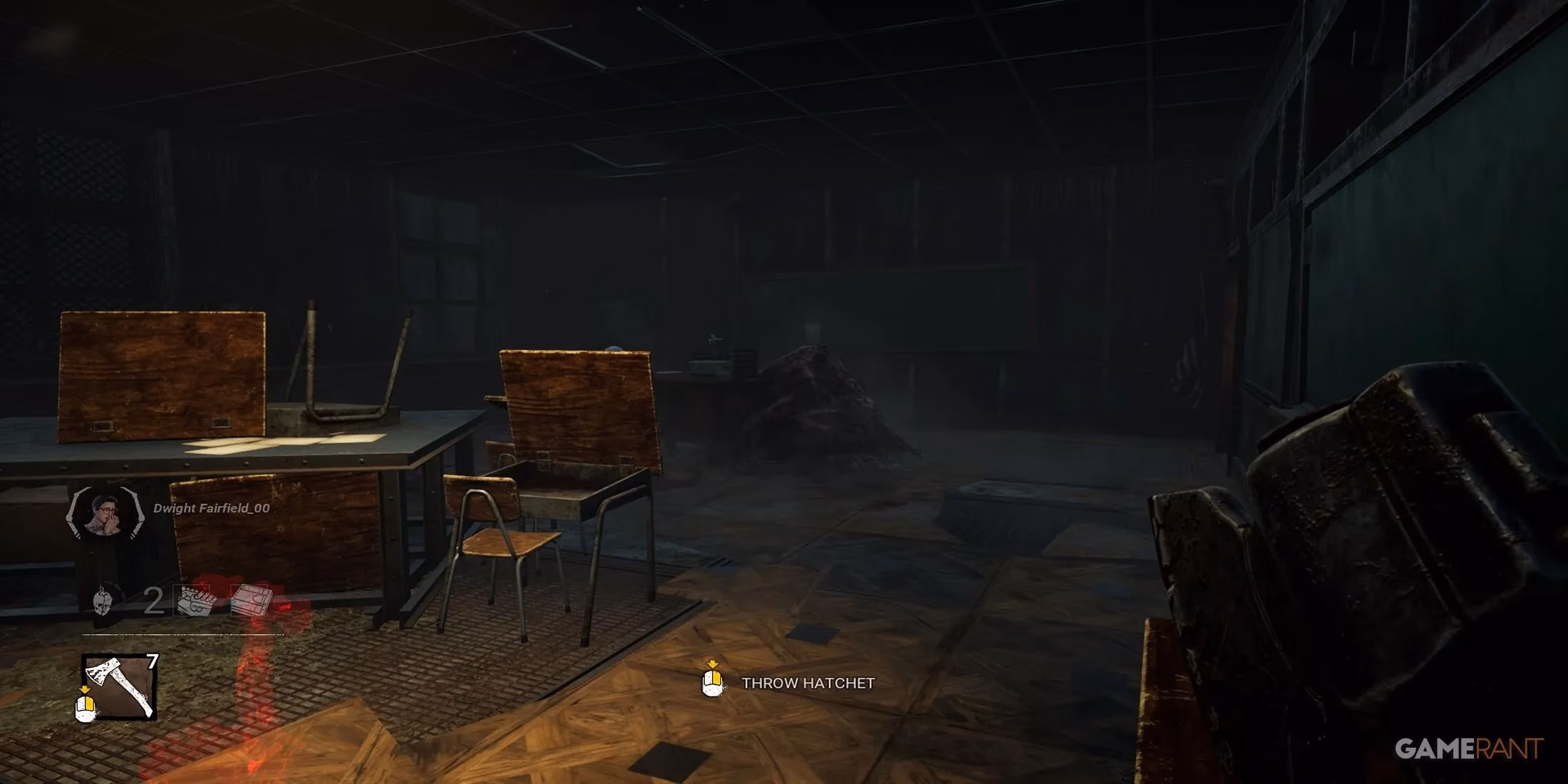Click the mouse icon beside Throw Hatchet prompt
1568x784 pixels.
pyautogui.click(x=712, y=684)
